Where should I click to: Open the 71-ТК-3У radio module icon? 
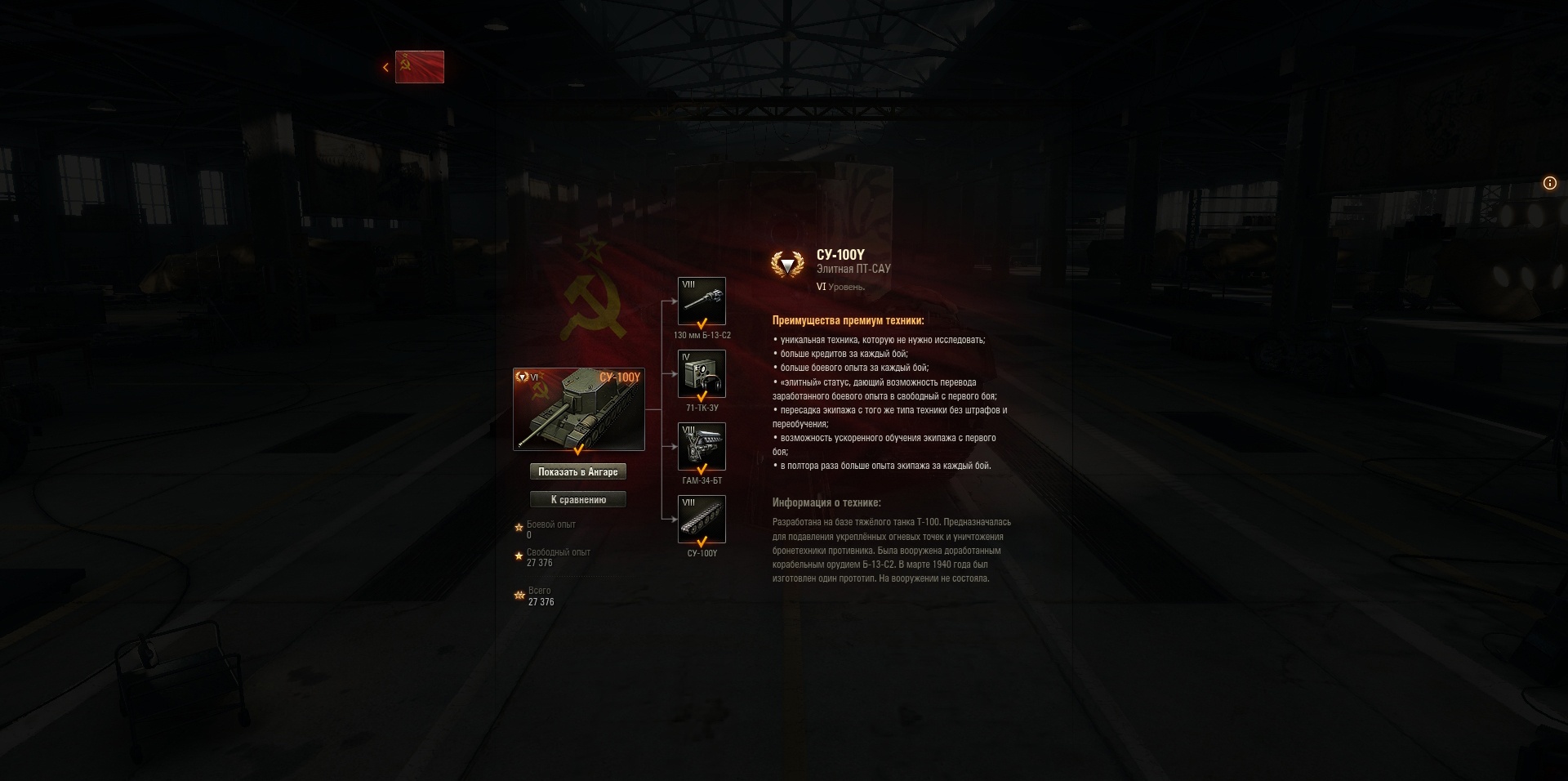[702, 373]
